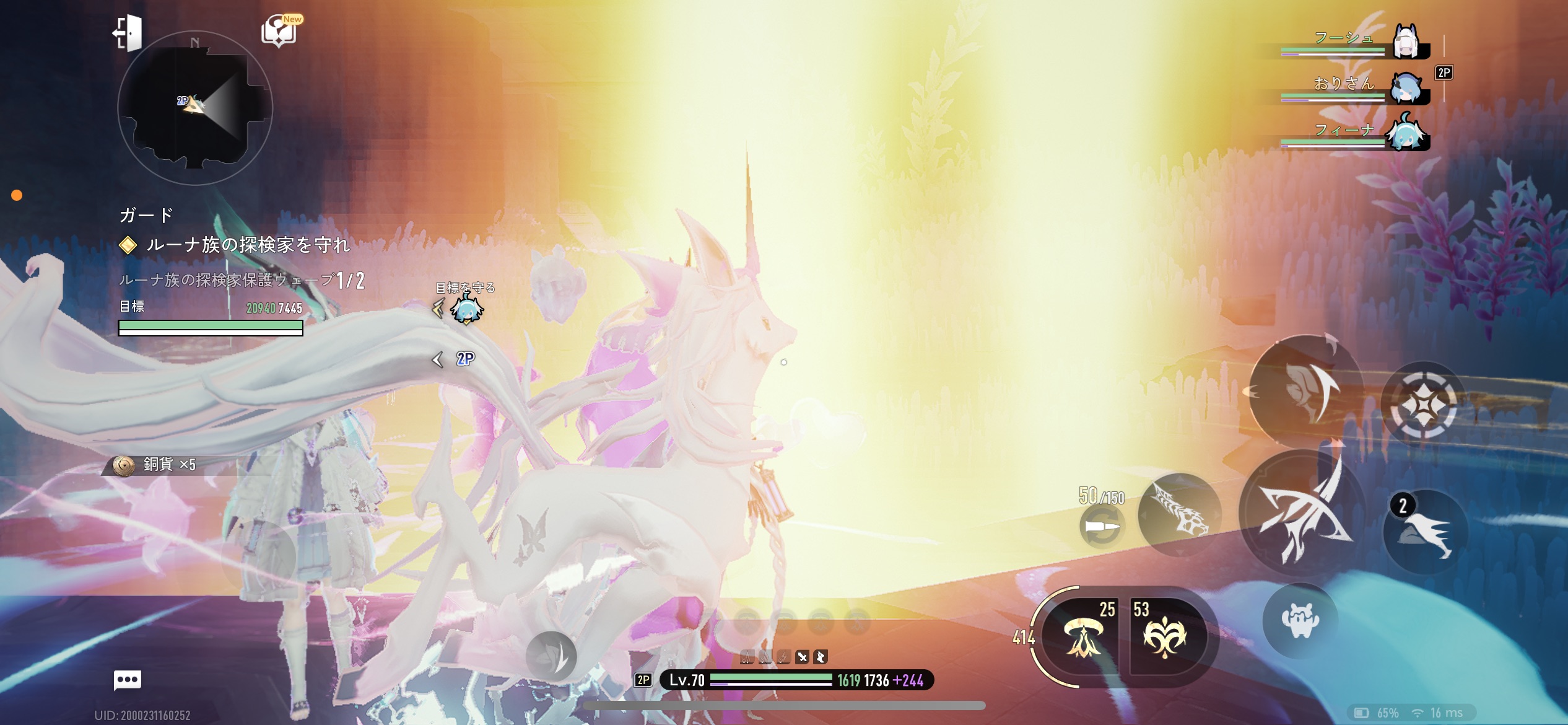Image resolution: width=1568 pixels, height=725 pixels.
Task: Select party member おりさん
Action: pos(1406,88)
